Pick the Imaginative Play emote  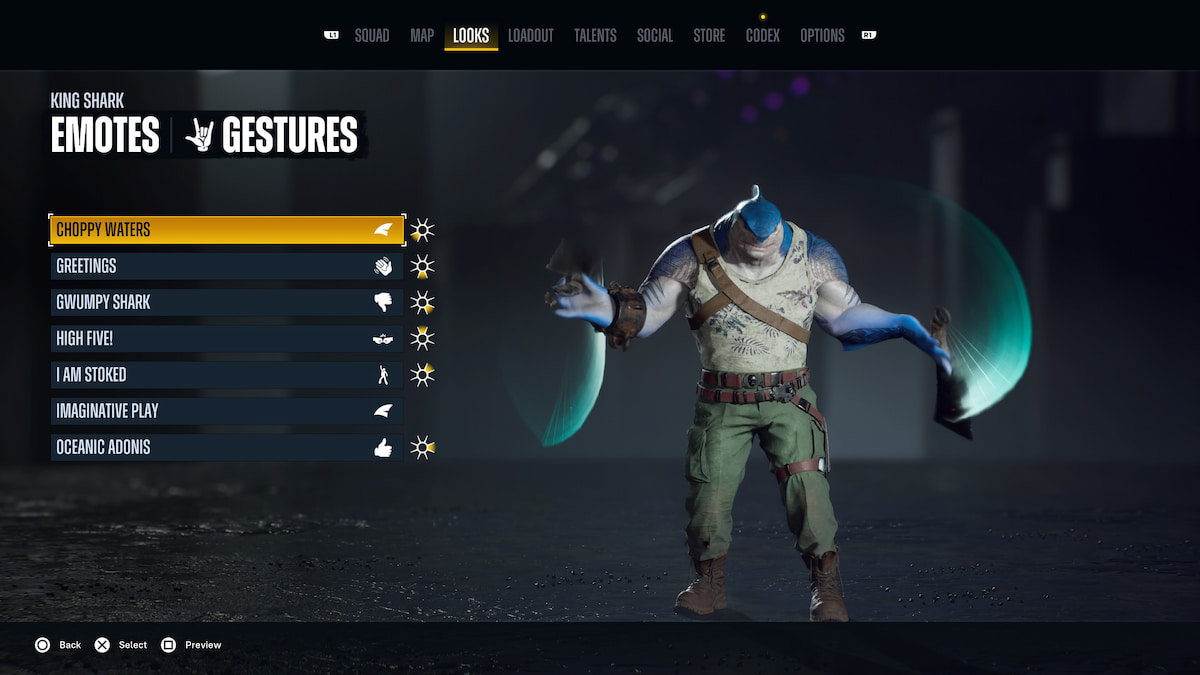click(x=227, y=411)
